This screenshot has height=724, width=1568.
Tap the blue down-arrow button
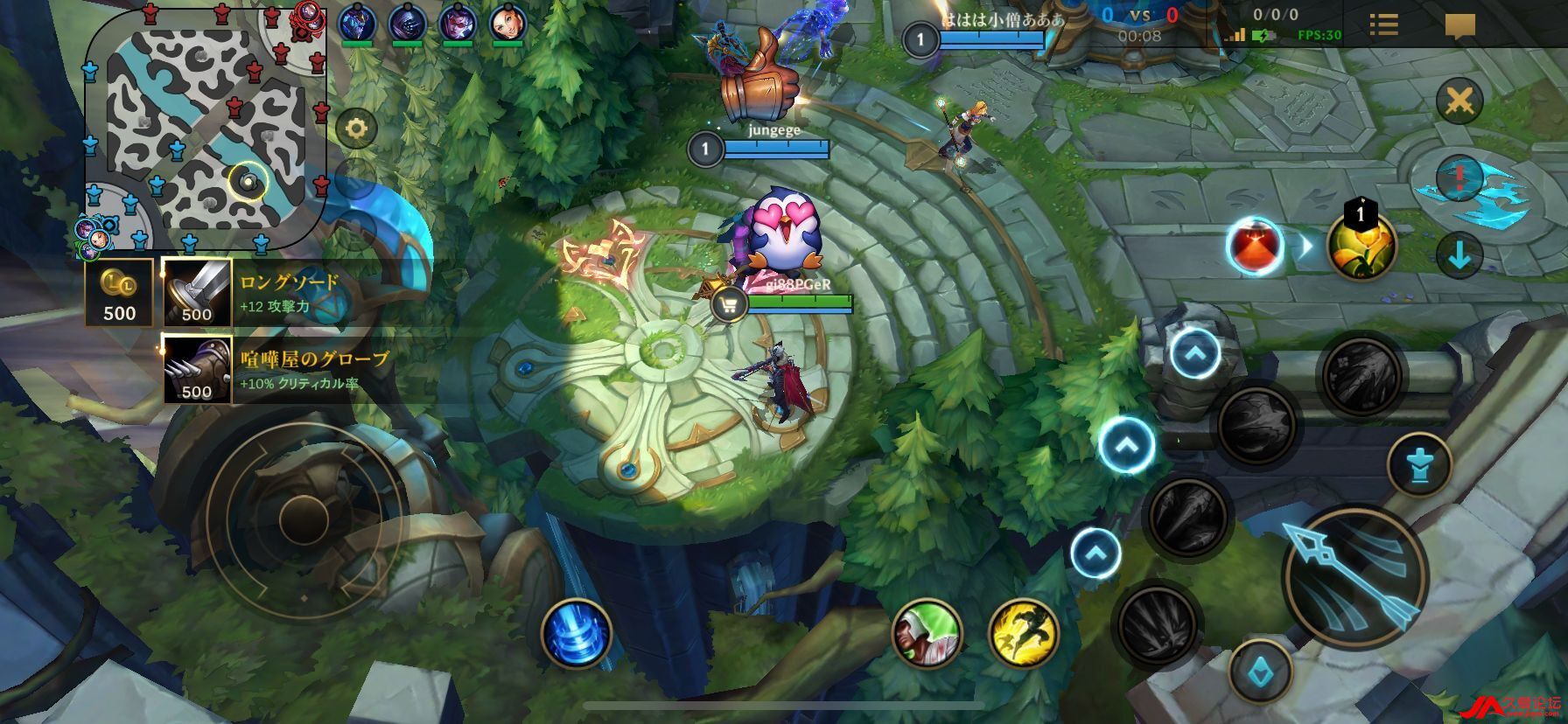(1459, 256)
